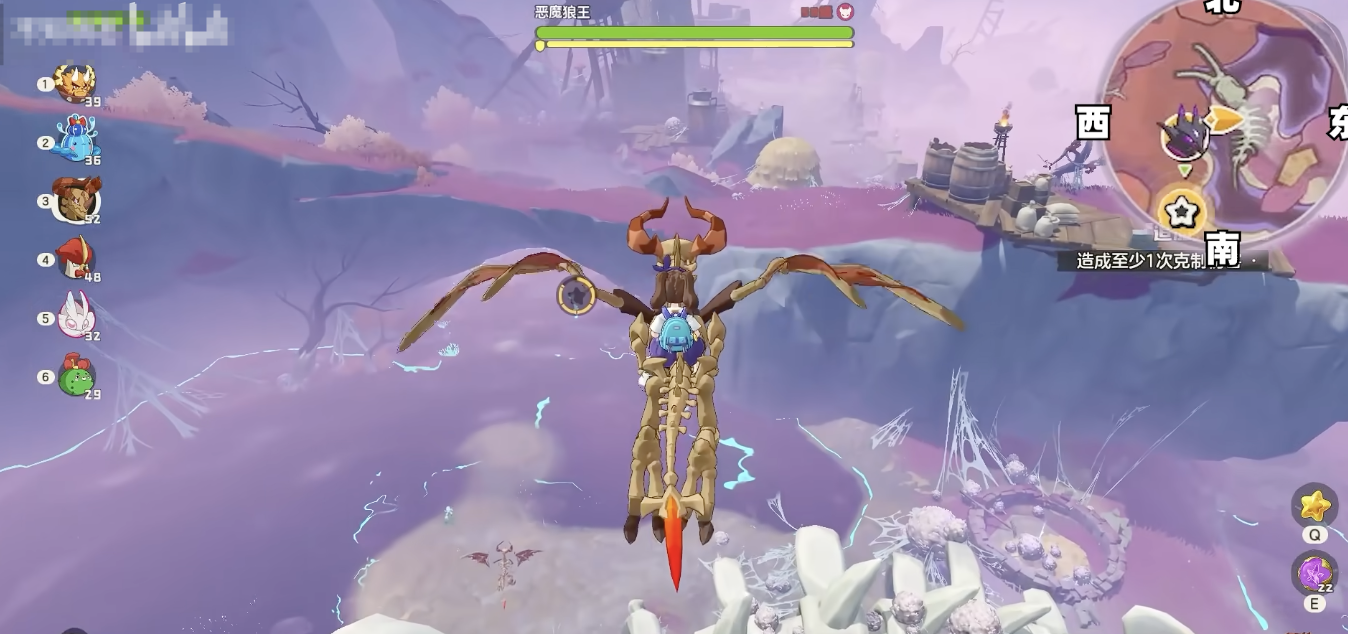
Task: Choose the blue water pet with red bow
Action: click(77, 140)
